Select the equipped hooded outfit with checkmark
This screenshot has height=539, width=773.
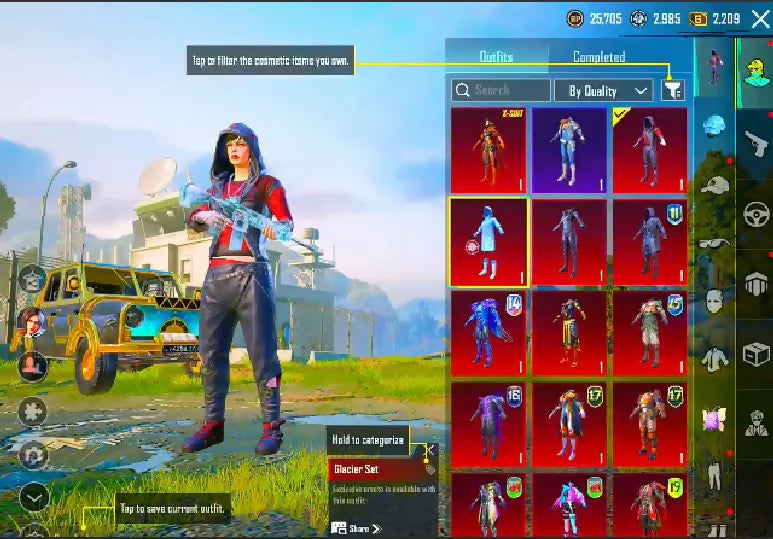coord(650,150)
